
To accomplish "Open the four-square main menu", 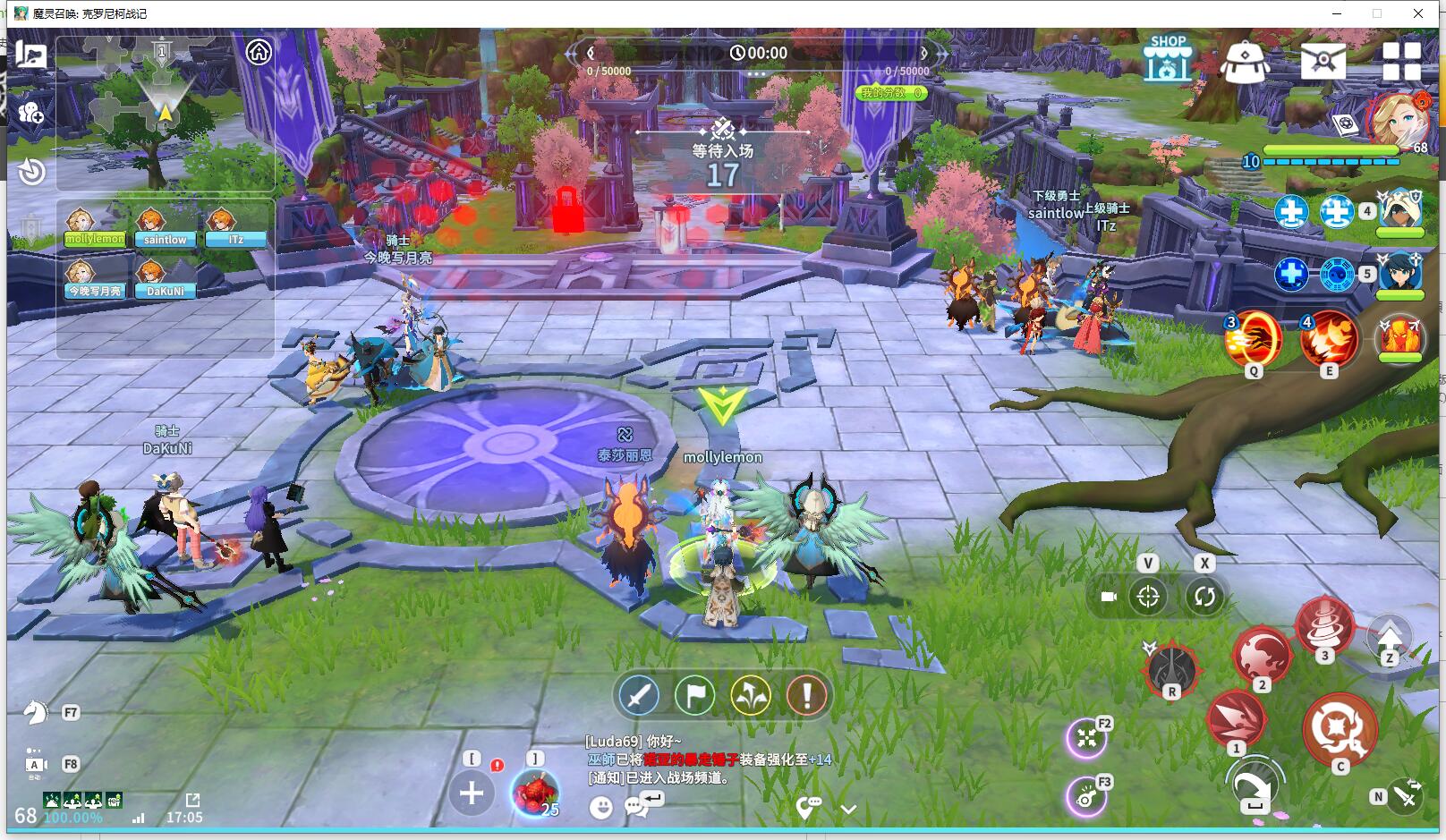I will (x=1401, y=62).
